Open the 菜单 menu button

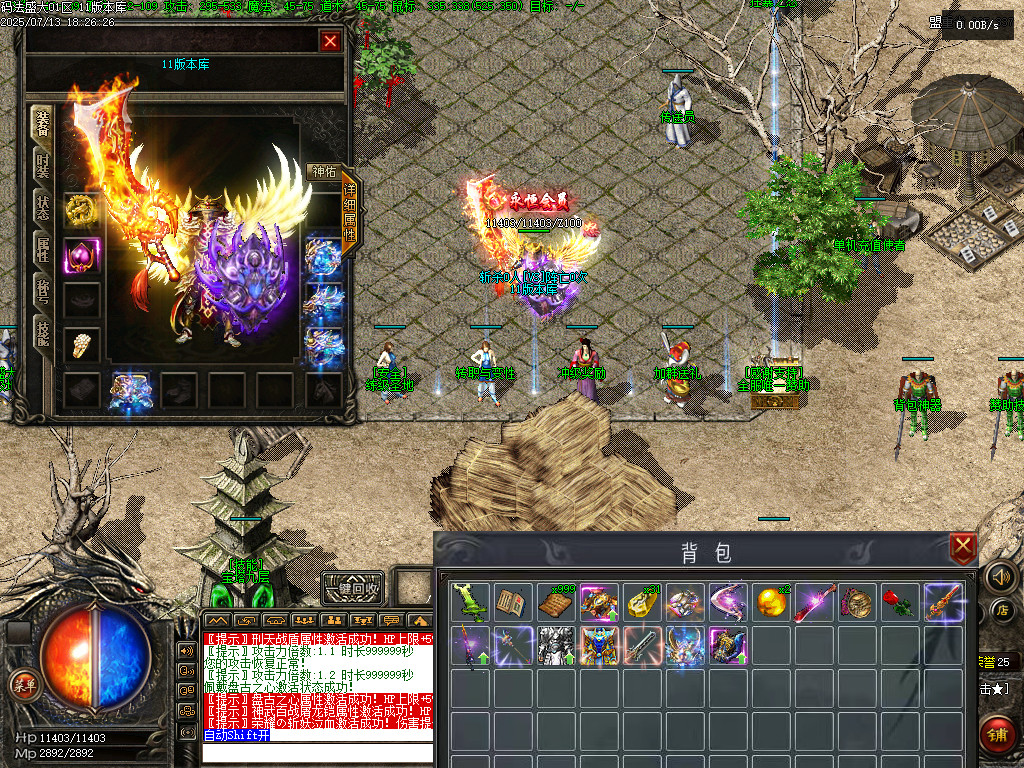[x=23, y=685]
